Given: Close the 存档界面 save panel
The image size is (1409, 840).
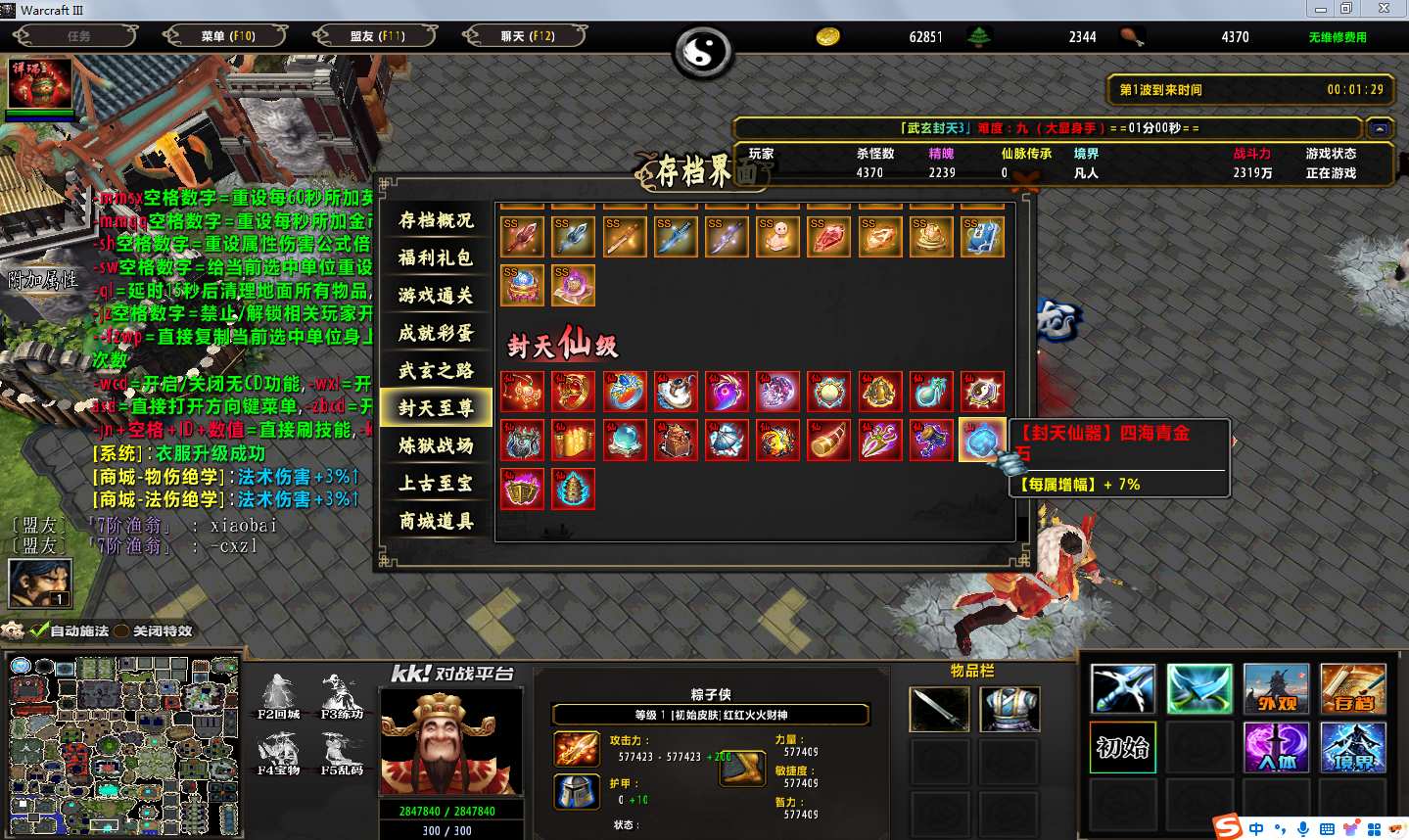Looking at the screenshot, I should pyautogui.click(x=1025, y=180).
